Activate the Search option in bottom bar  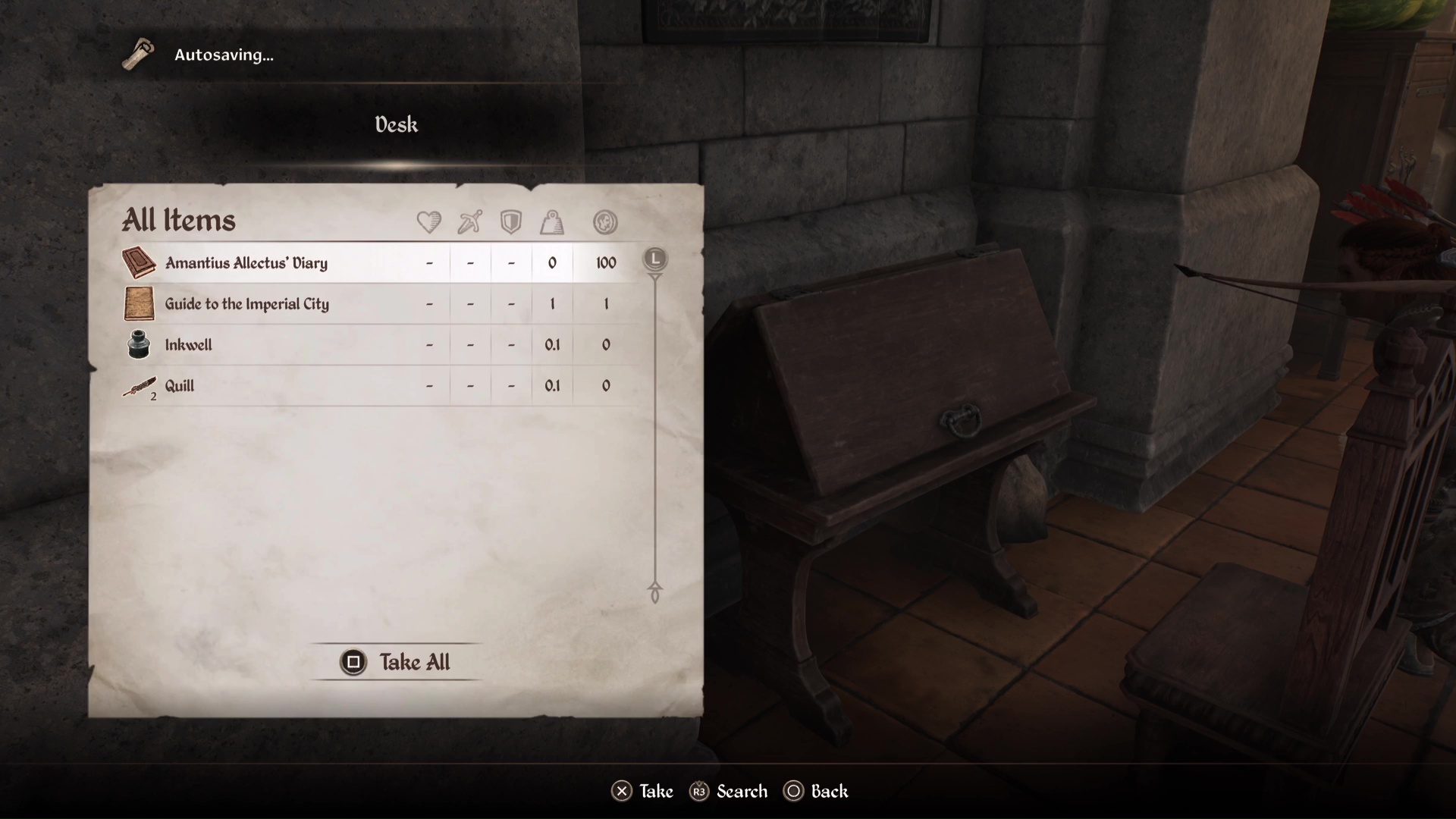pyautogui.click(x=729, y=792)
